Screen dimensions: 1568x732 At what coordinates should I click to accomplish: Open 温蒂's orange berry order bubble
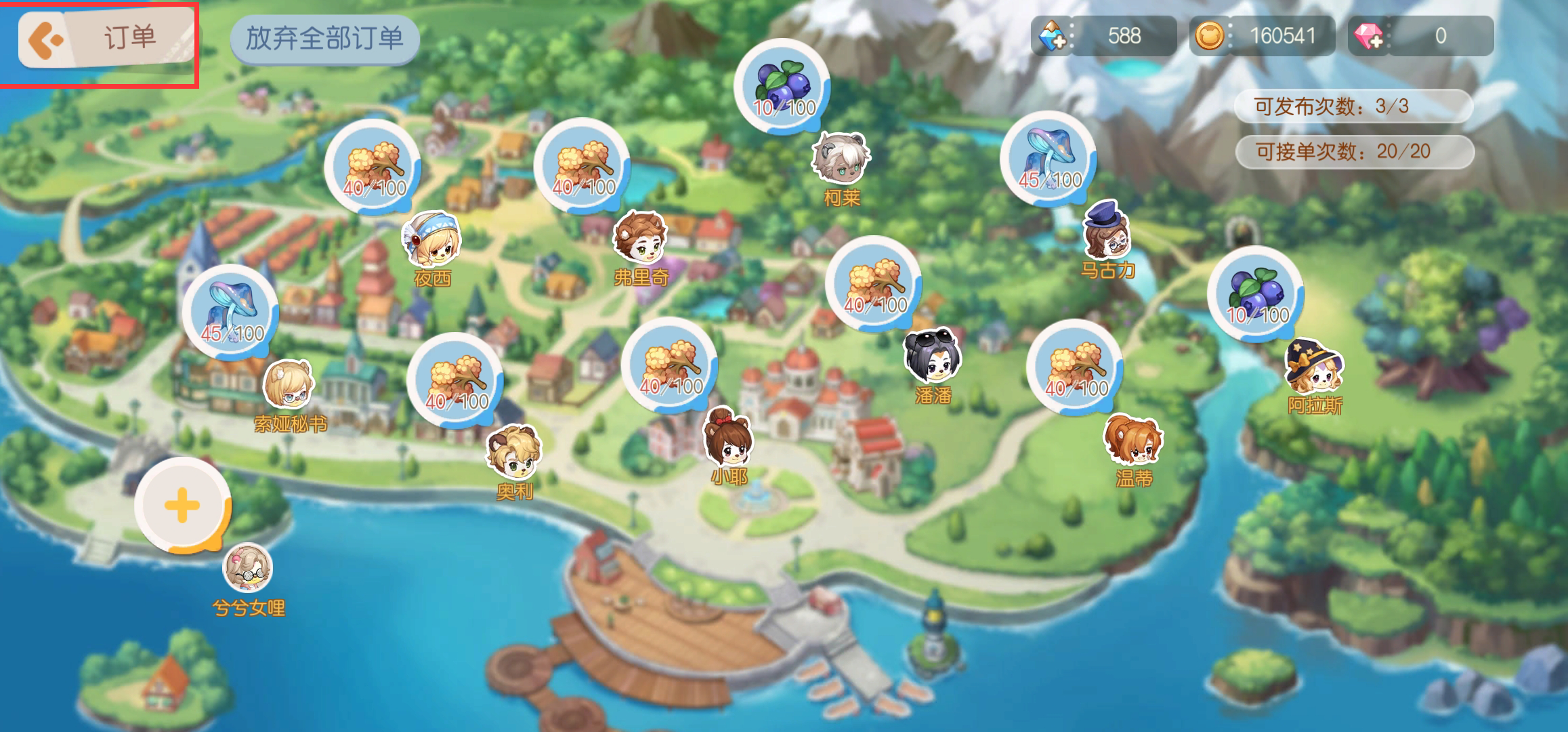(1074, 367)
